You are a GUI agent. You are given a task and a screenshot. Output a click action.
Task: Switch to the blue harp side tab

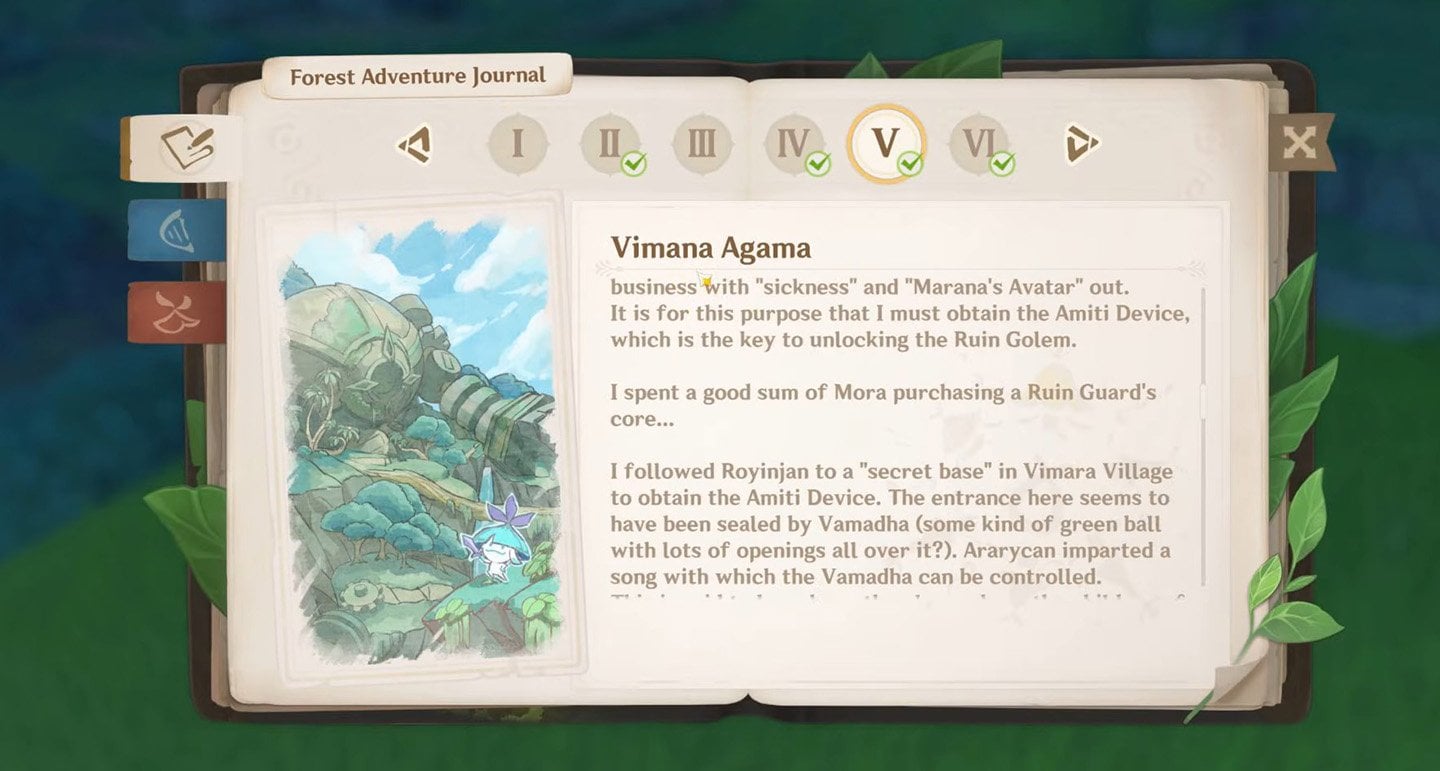pos(178,230)
